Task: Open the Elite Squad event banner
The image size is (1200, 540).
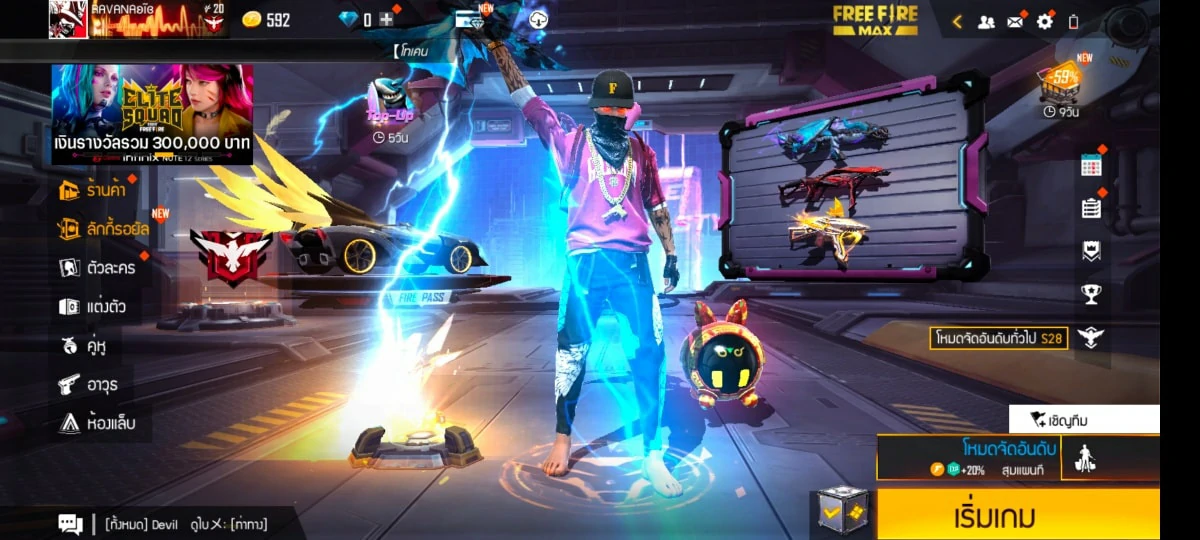Action: tap(152, 114)
